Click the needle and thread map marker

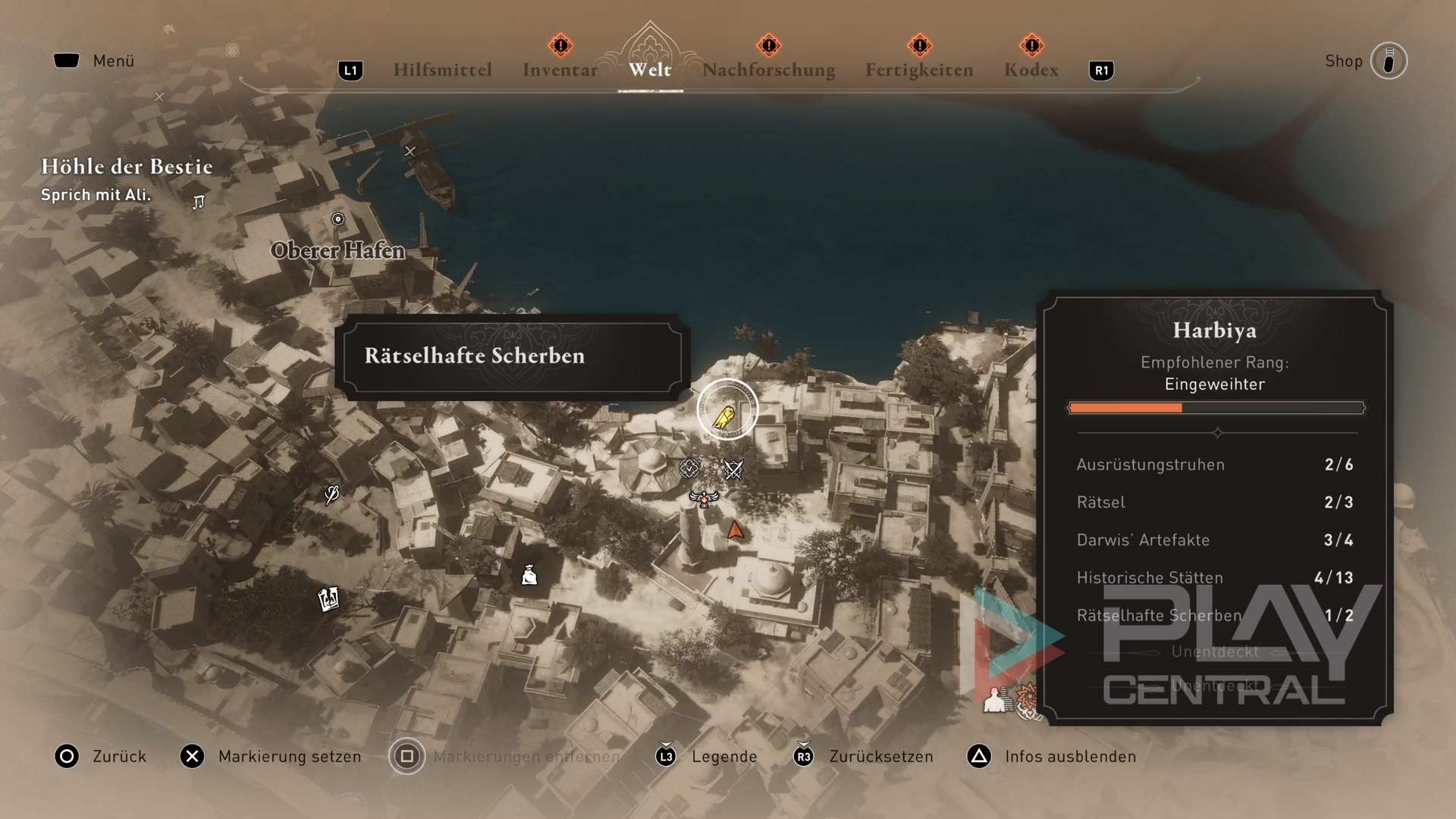331,494
